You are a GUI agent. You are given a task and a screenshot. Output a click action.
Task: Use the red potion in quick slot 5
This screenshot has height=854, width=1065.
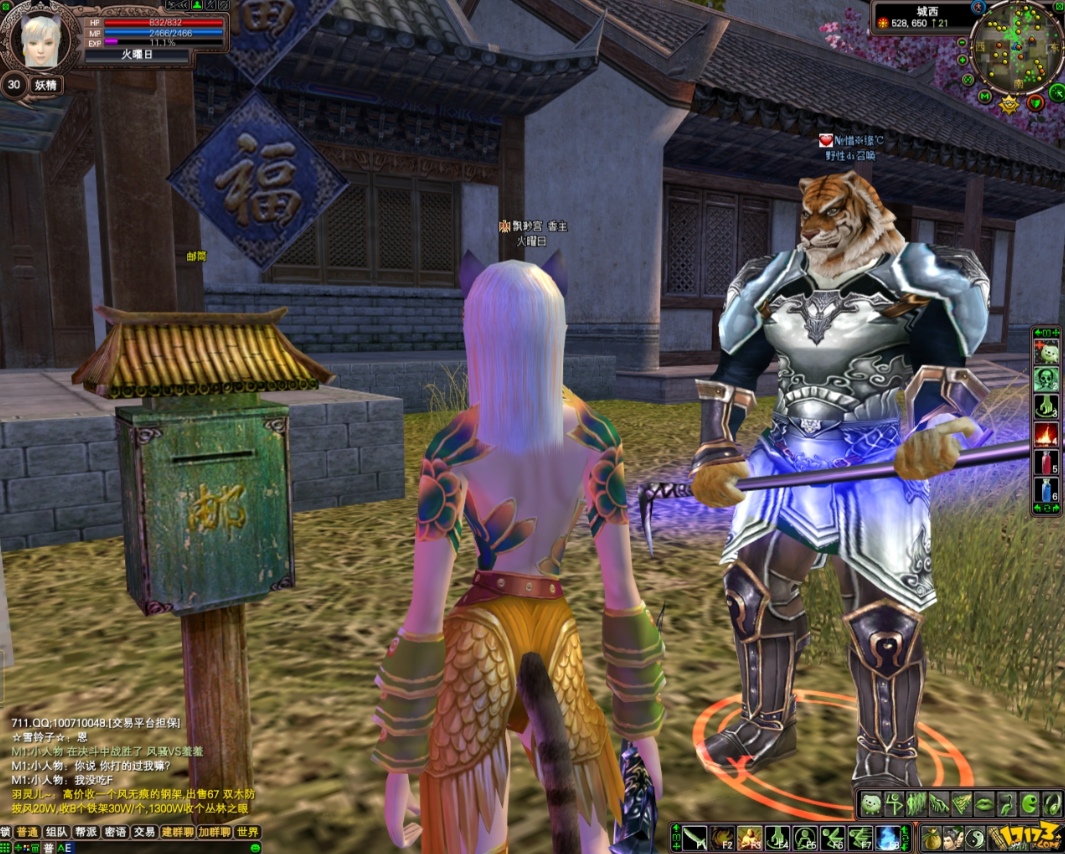coord(1046,463)
